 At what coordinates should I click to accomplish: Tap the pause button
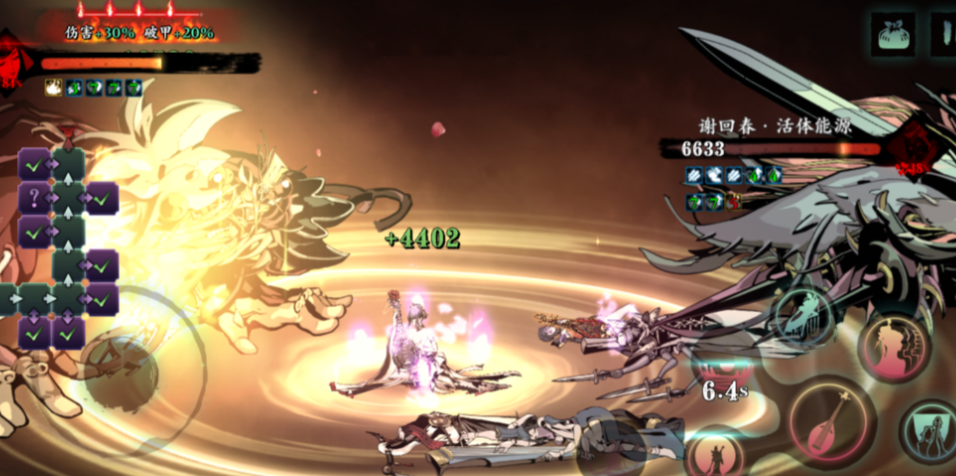click(942, 36)
